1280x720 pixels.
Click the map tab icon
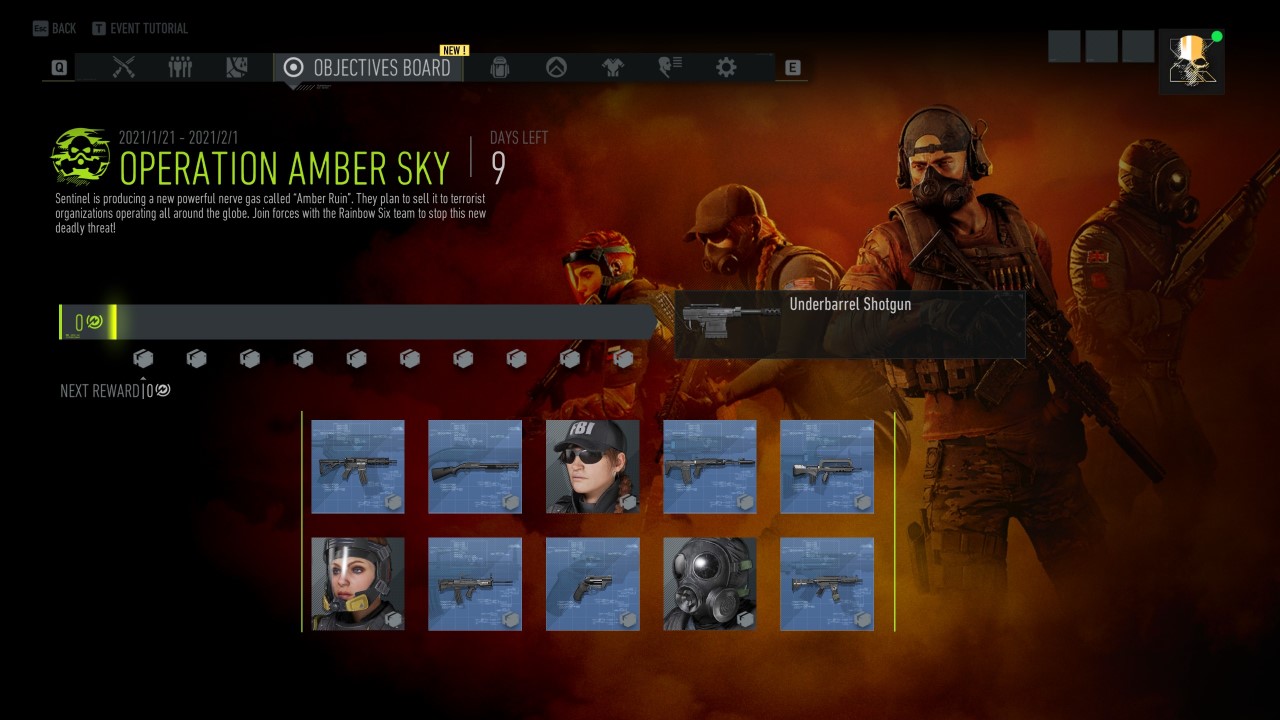click(x=234, y=68)
